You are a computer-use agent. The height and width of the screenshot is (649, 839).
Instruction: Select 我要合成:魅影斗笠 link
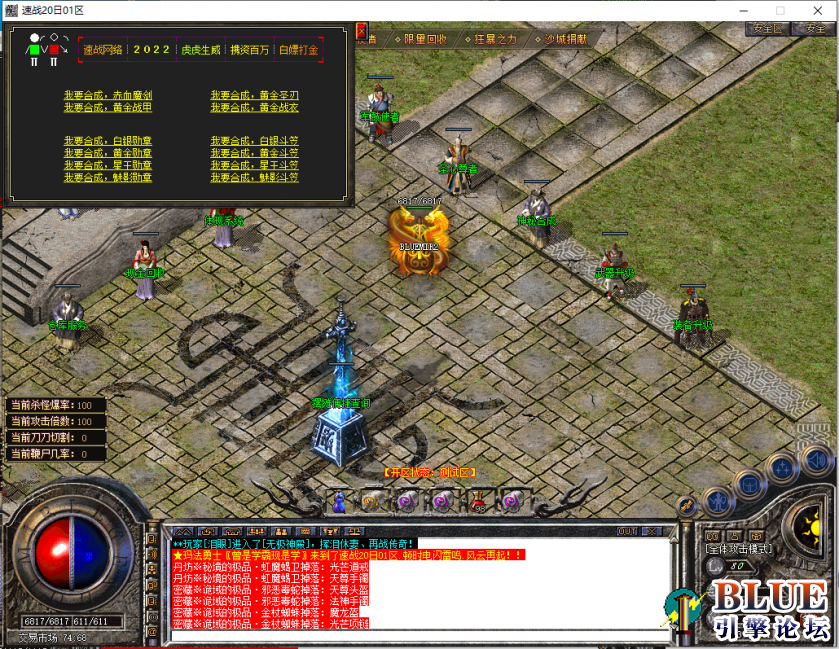click(x=254, y=178)
